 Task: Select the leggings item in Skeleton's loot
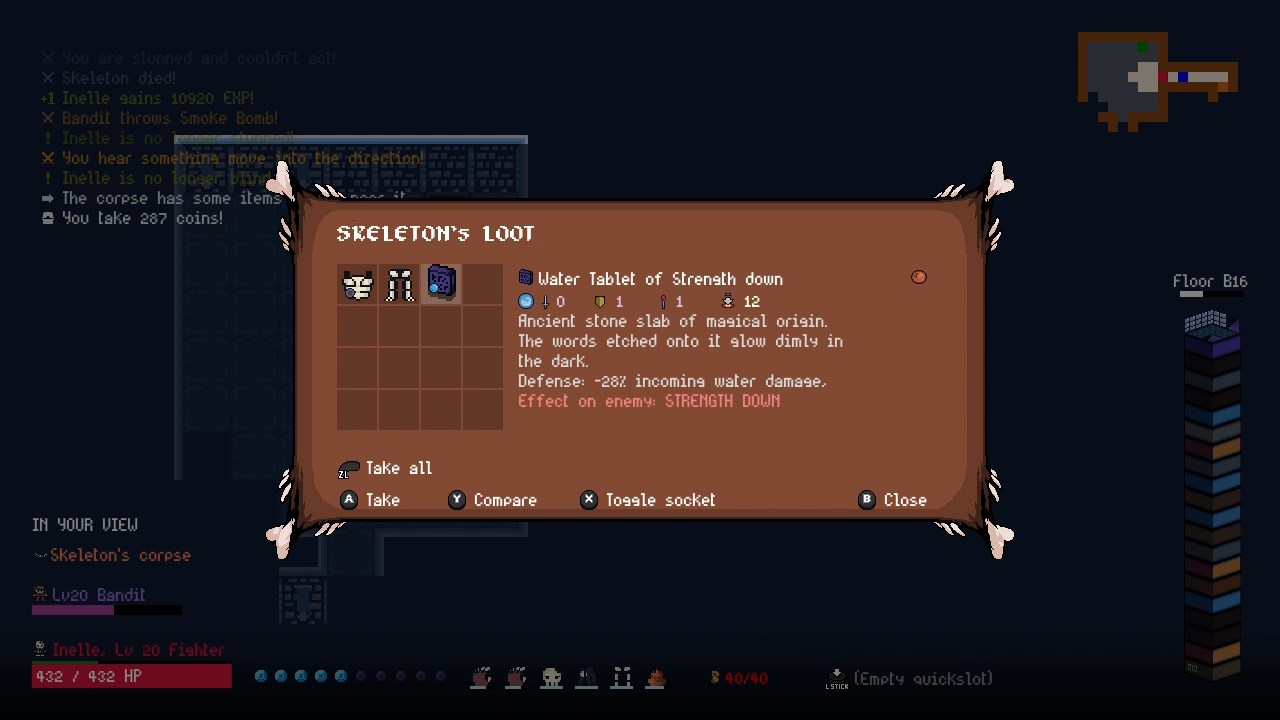[399, 284]
